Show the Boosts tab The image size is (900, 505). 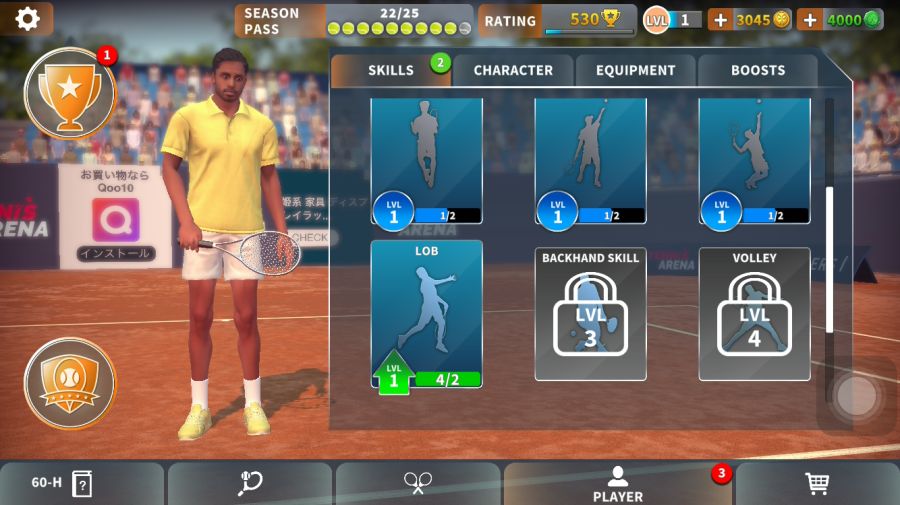(758, 70)
